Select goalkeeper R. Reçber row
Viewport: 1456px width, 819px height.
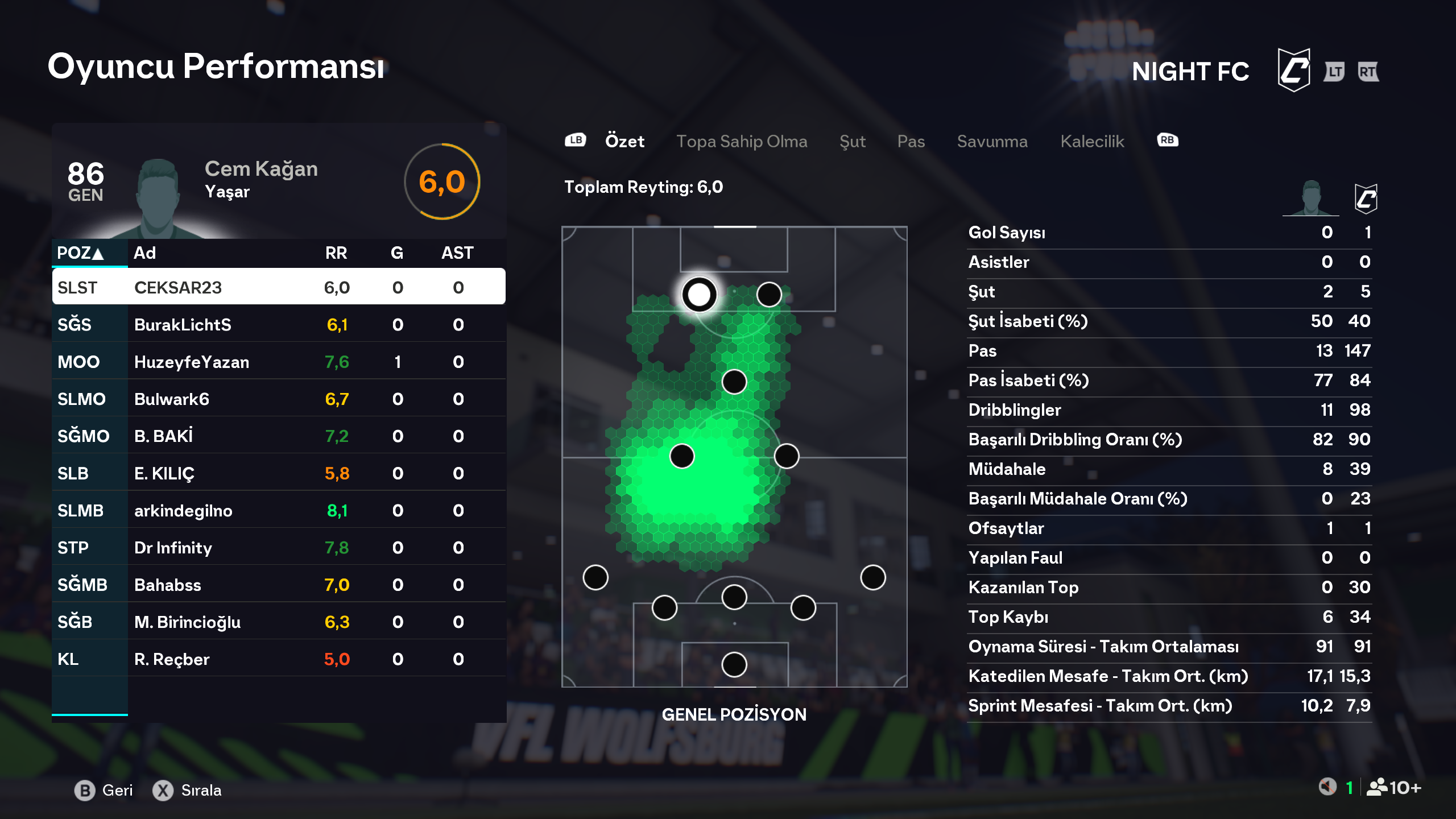(x=279, y=659)
